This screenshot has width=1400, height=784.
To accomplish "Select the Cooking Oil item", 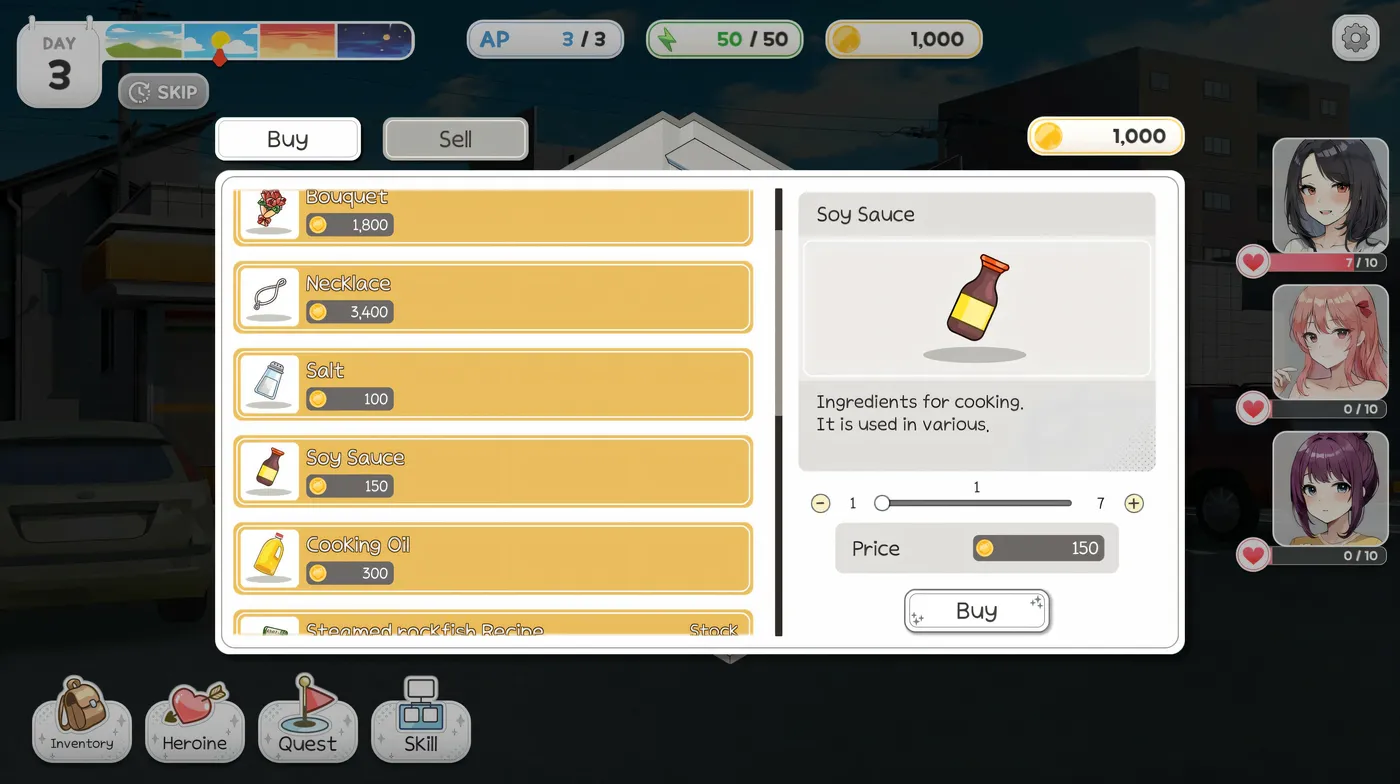I will pyautogui.click(x=493, y=558).
